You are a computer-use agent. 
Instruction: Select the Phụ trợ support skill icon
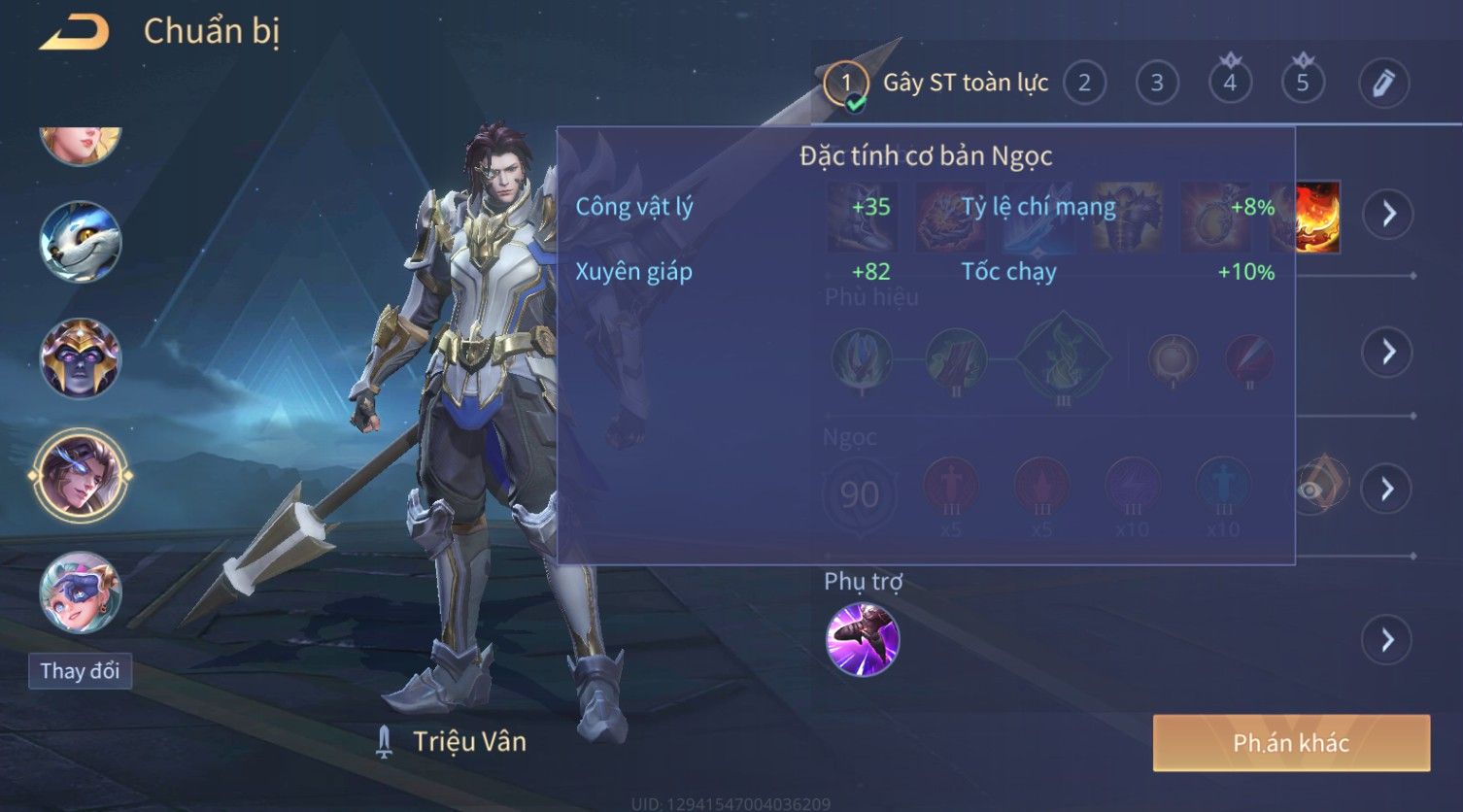coord(862,639)
